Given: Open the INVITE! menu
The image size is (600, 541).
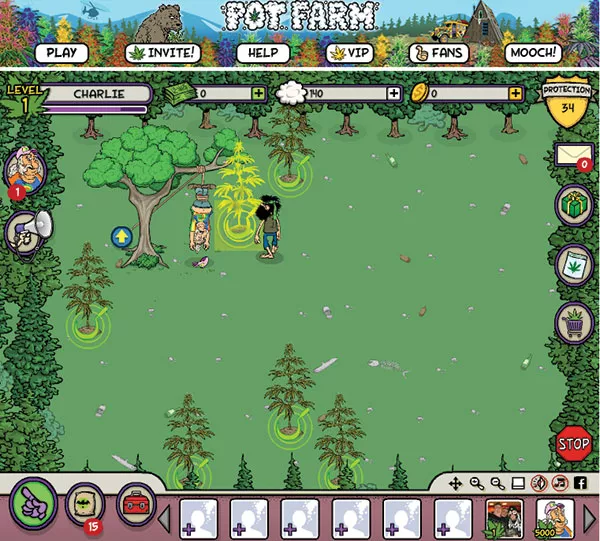Looking at the screenshot, I should point(163,53).
